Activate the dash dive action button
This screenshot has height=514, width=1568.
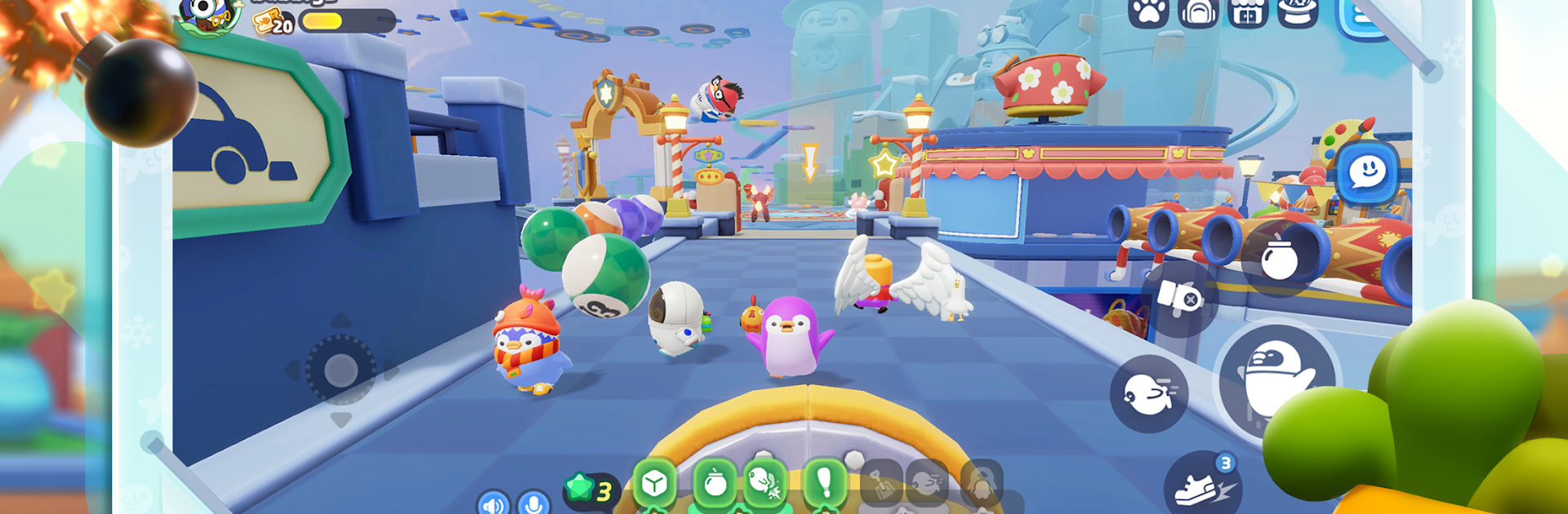click(x=1148, y=394)
